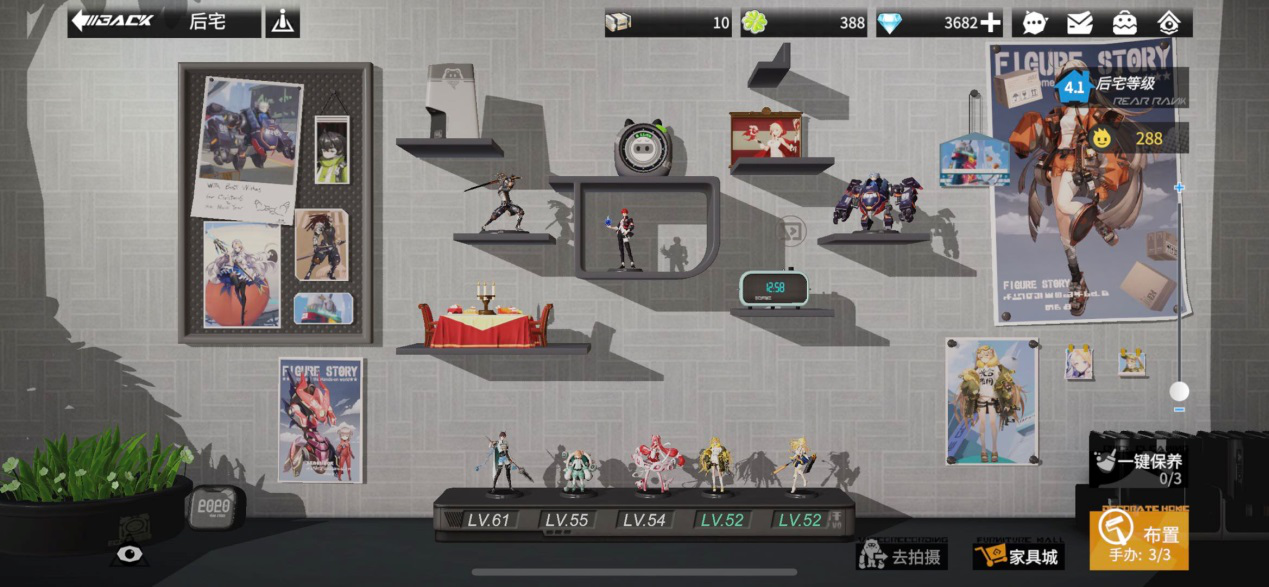Image resolution: width=1269 pixels, height=587 pixels.
Task: Open the 后宅等级 rear rank panel
Action: (x=1120, y=86)
